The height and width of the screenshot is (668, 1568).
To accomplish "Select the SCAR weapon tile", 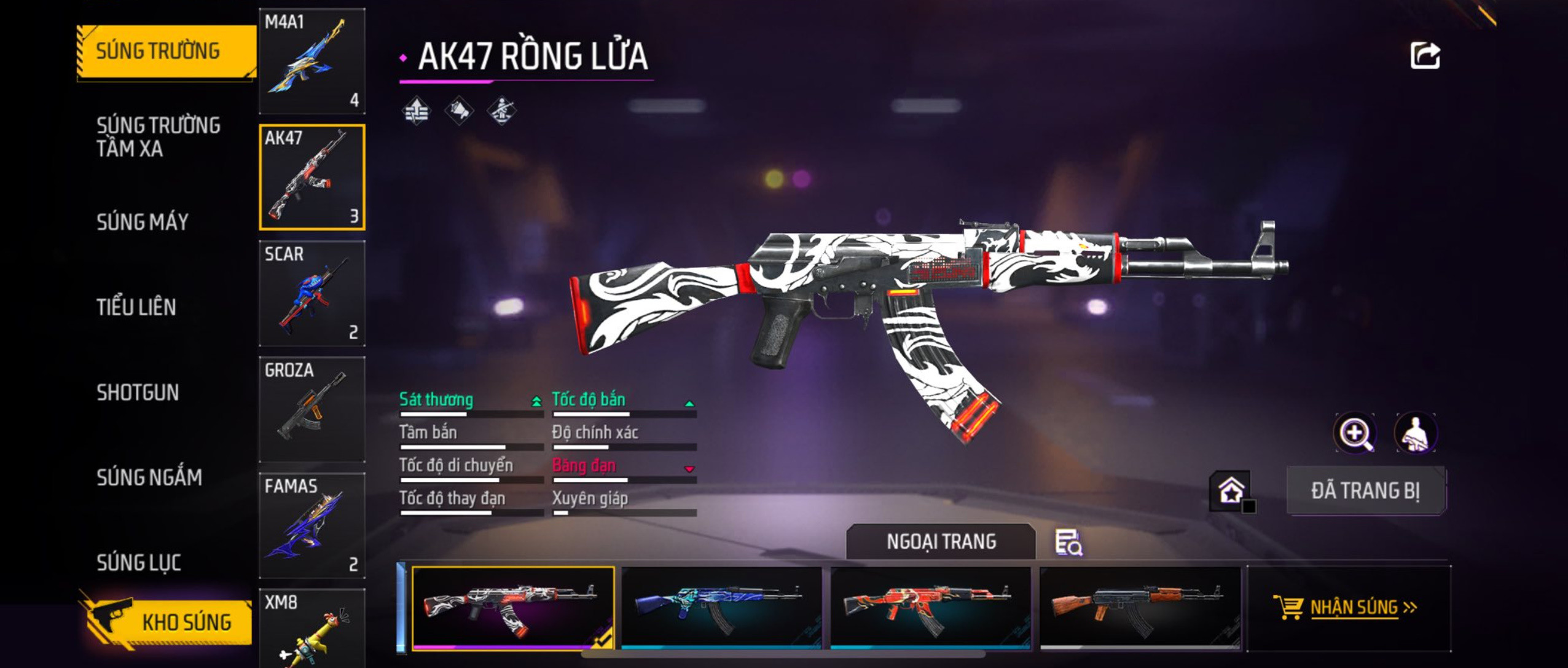I will pos(312,293).
